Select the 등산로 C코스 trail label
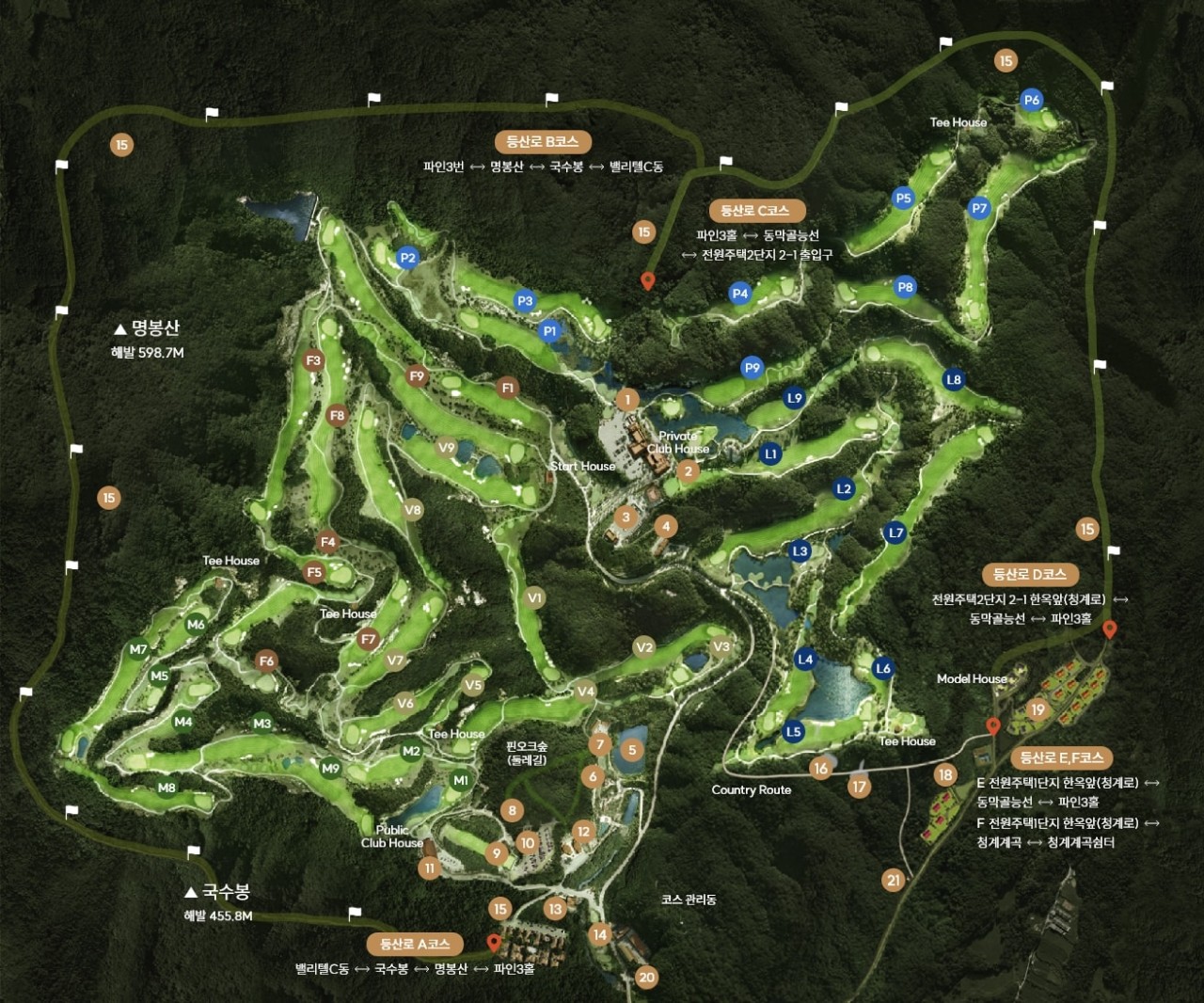The width and height of the screenshot is (1204, 1003). click(755, 211)
